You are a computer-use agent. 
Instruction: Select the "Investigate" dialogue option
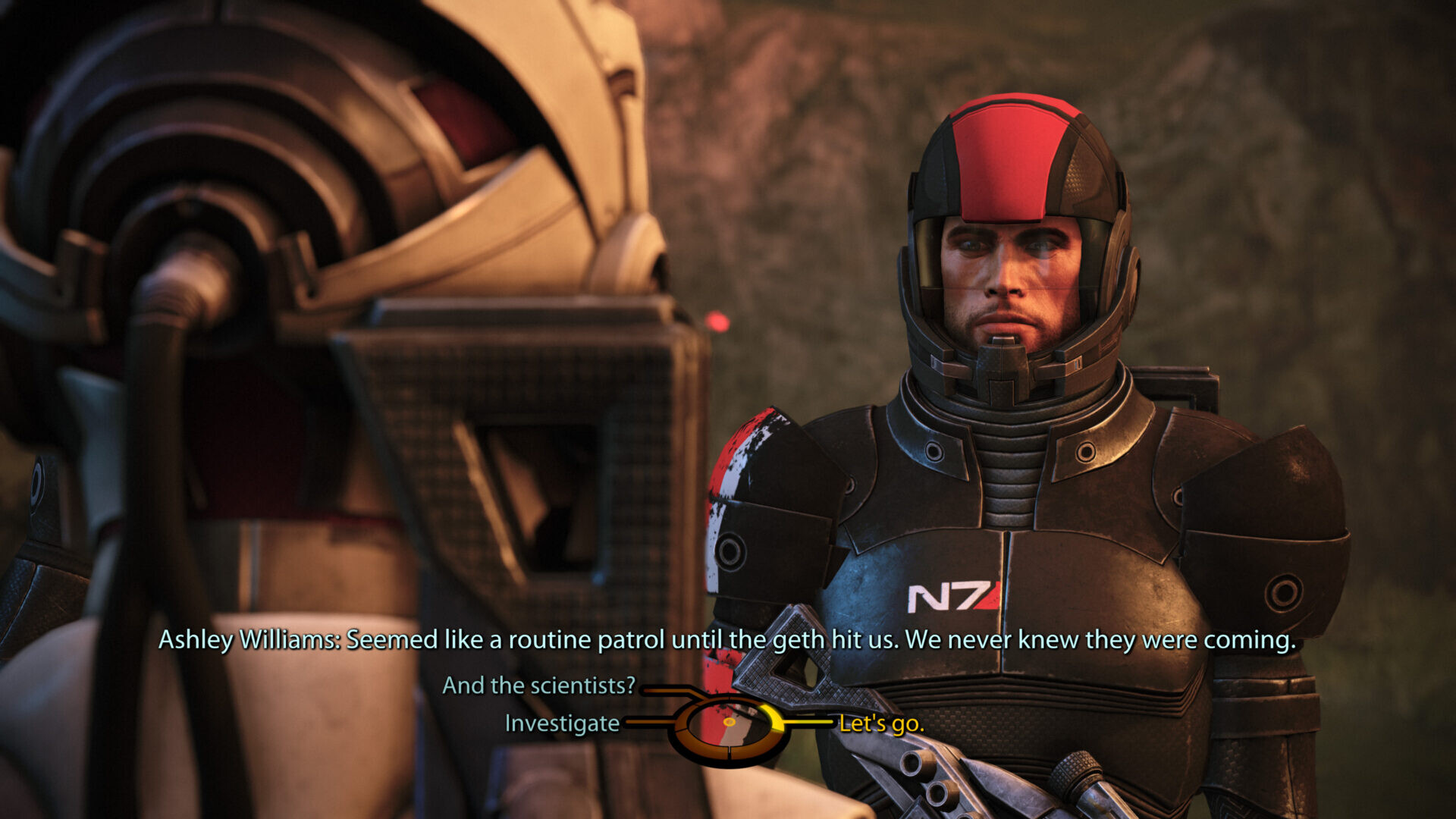(562, 723)
